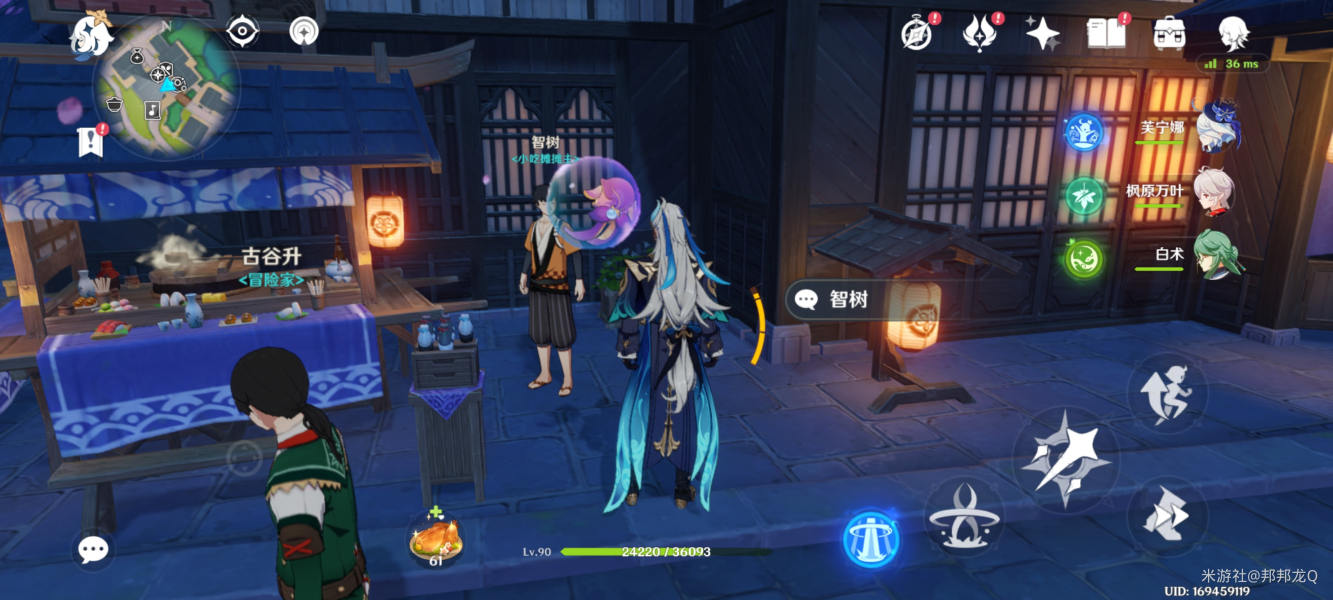1333x600 pixels.
Task: Tap the round spiral icon next to the eye icon
Action: pyautogui.click(x=304, y=31)
